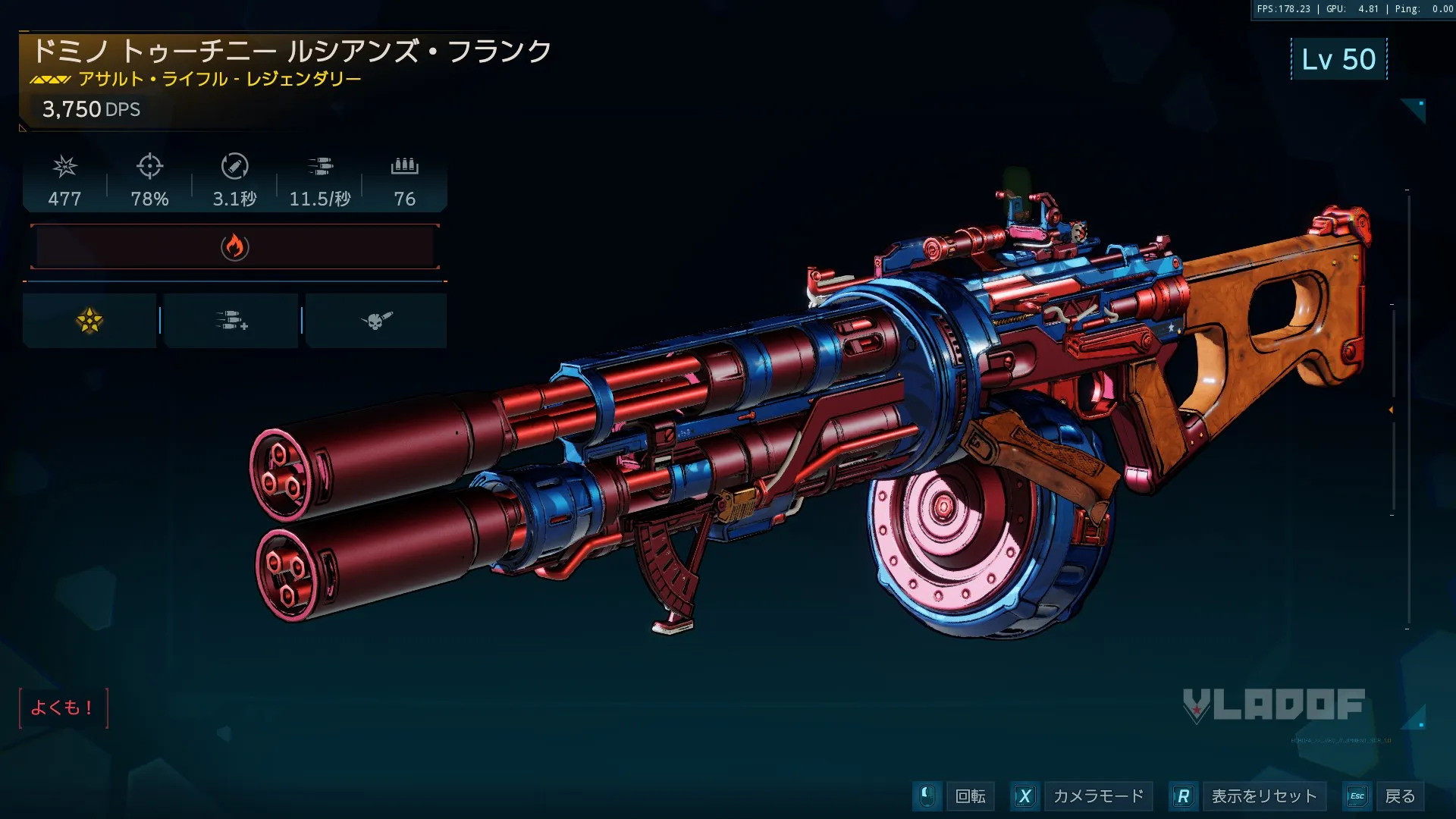
Task: Click the fire rate stat icon
Action: point(320,166)
